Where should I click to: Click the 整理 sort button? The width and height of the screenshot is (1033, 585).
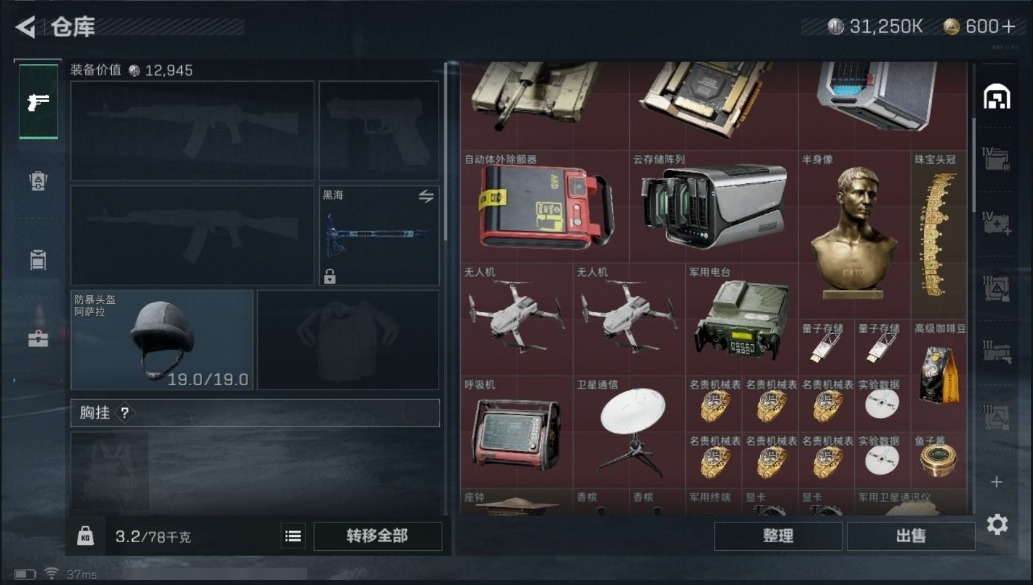click(777, 536)
